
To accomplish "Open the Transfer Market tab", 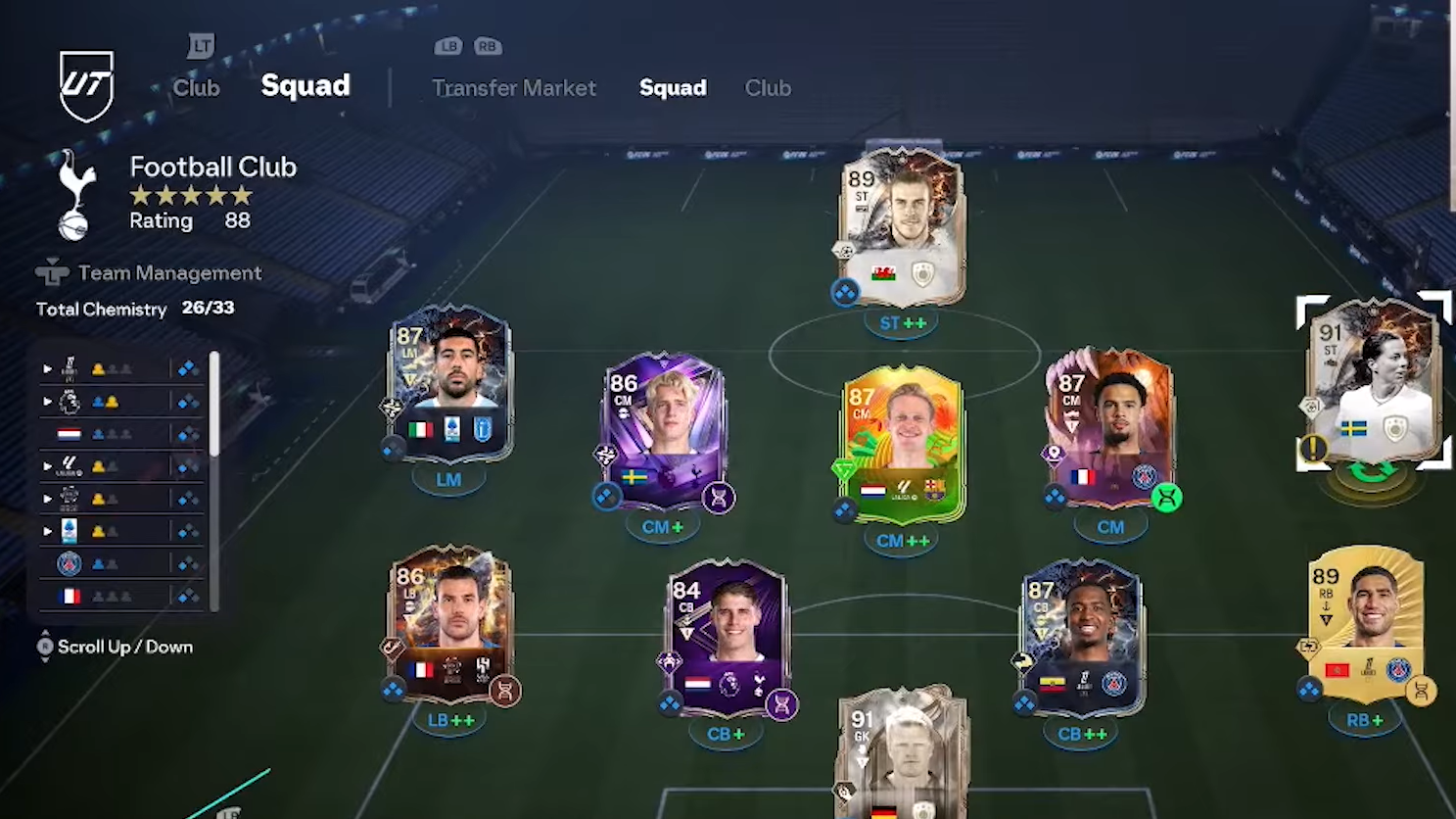I will (513, 88).
